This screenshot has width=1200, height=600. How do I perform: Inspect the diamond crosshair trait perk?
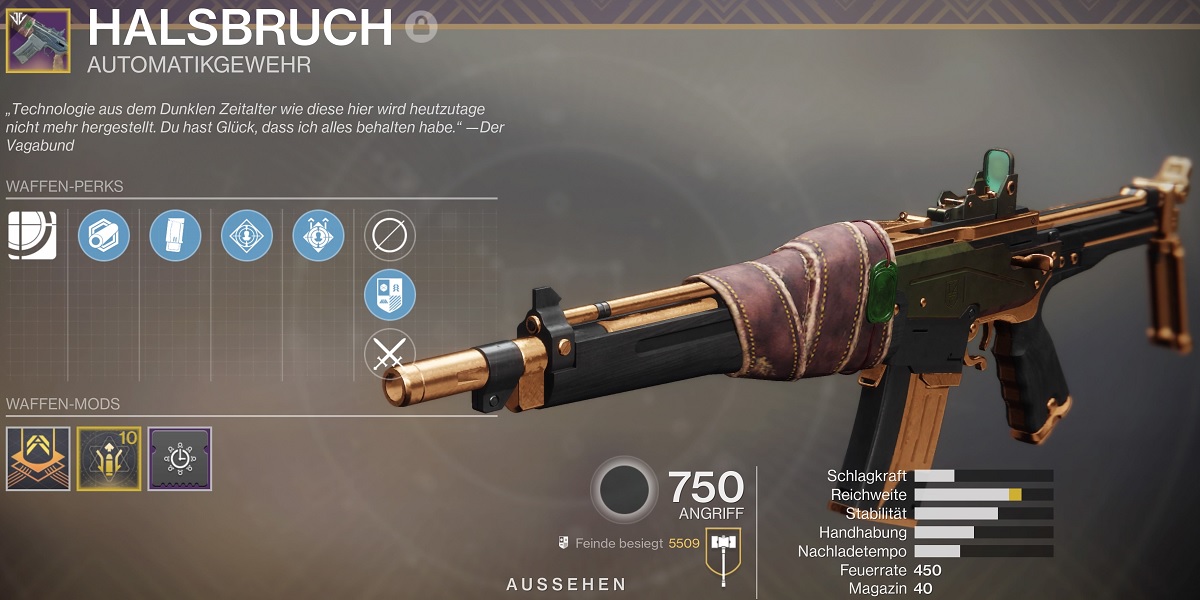(x=247, y=235)
